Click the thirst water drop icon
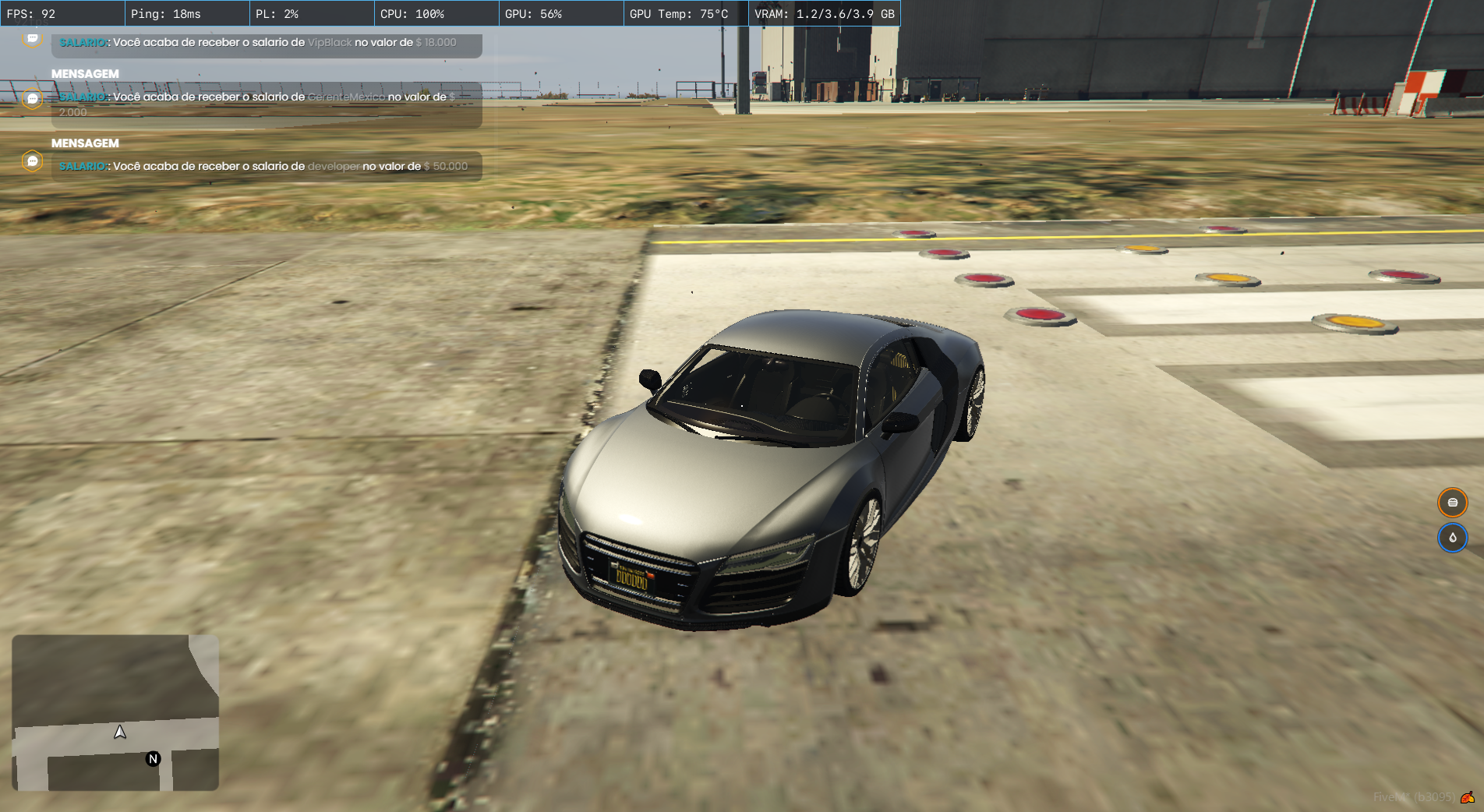The width and height of the screenshot is (1484, 812). 1452,538
